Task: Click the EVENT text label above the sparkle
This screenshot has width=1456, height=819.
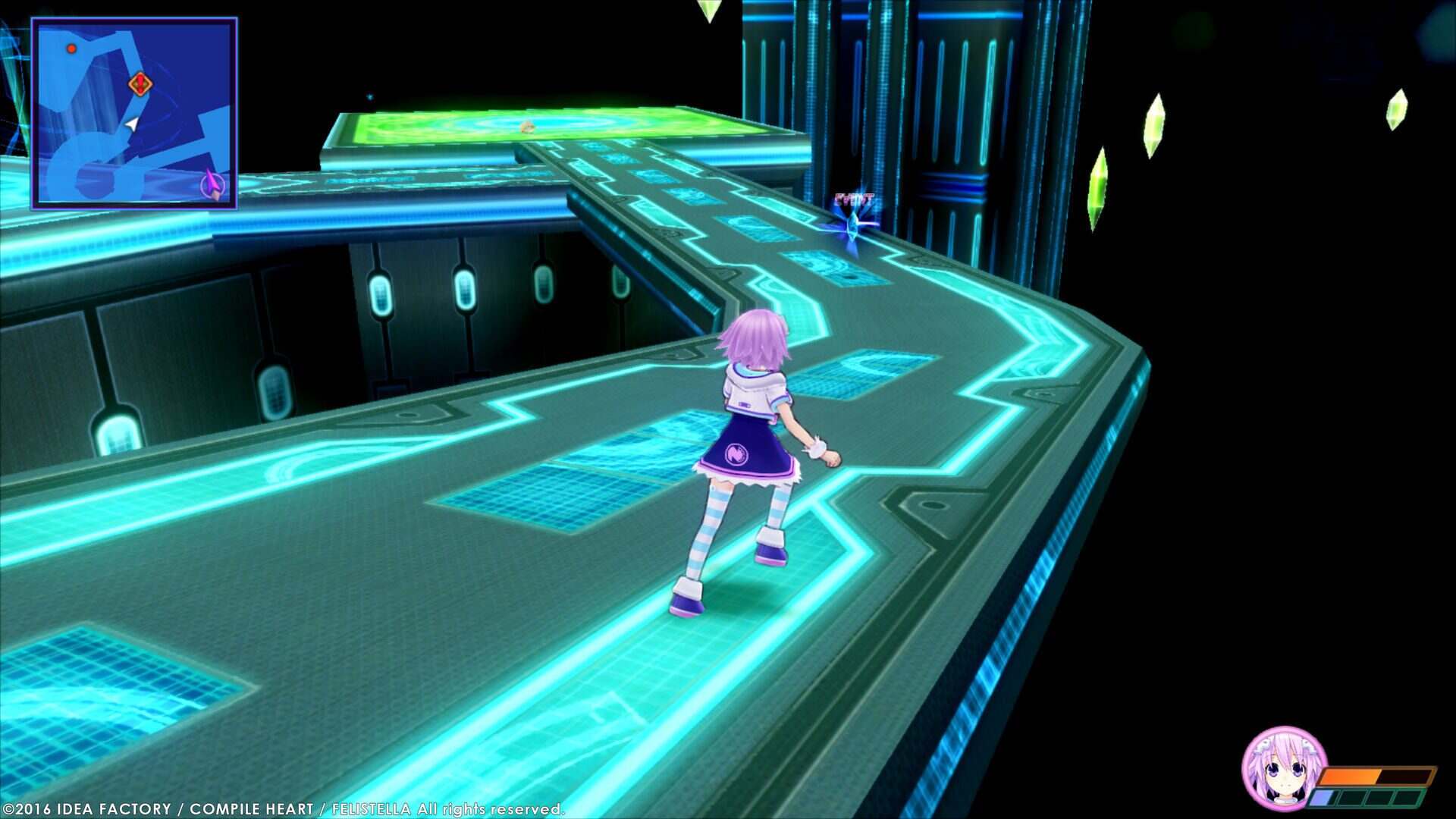Action: coord(855,199)
